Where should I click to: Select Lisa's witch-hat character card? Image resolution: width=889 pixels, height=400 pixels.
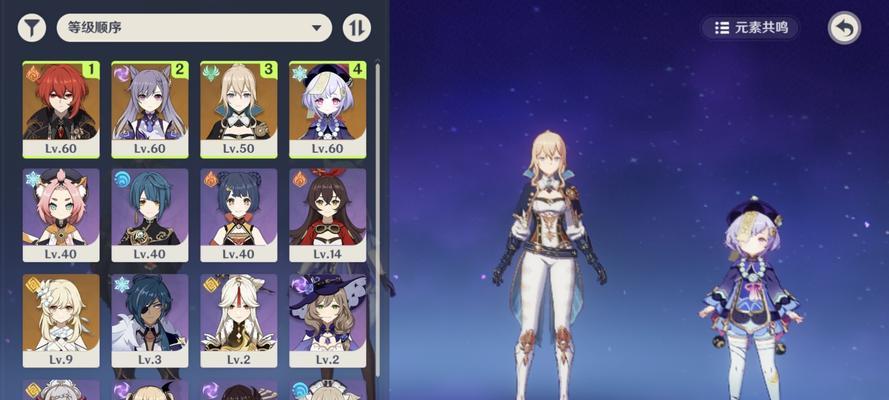tap(327, 321)
